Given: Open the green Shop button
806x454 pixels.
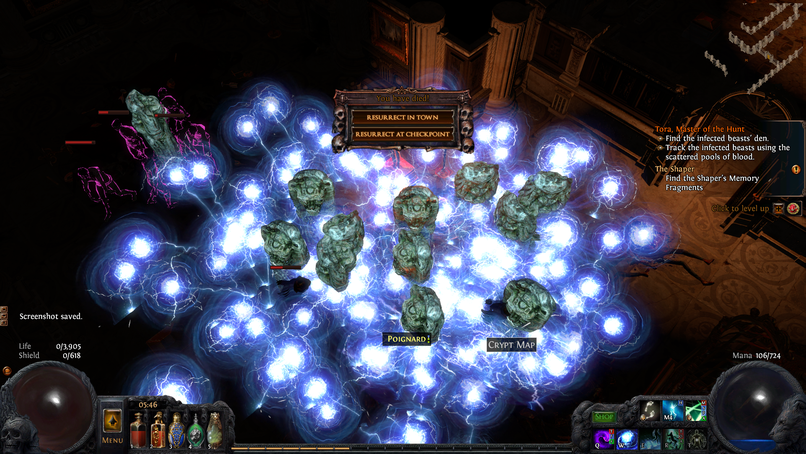Looking at the screenshot, I should click(605, 415).
